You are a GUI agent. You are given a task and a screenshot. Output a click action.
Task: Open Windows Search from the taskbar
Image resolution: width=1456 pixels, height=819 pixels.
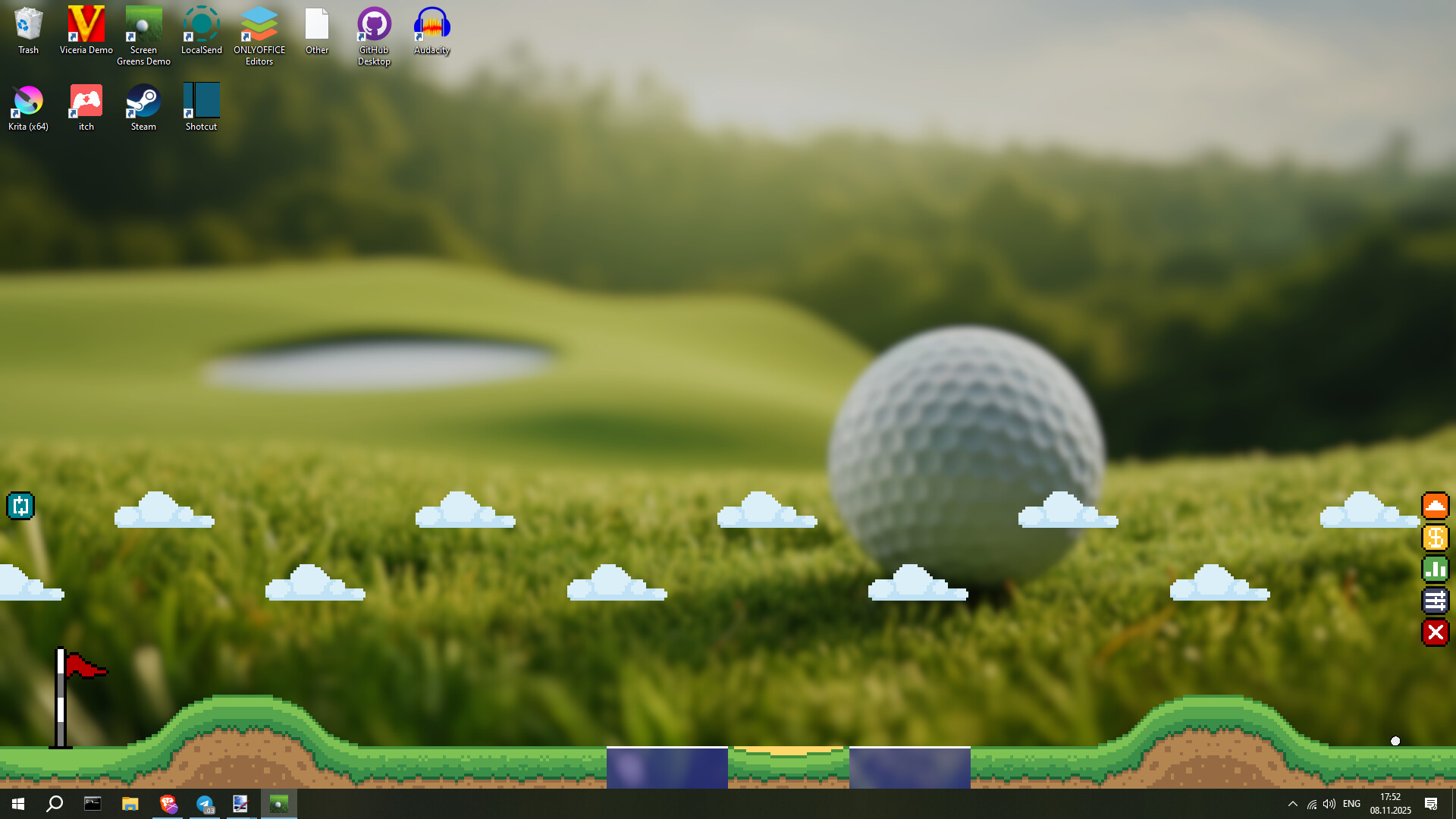click(x=54, y=805)
